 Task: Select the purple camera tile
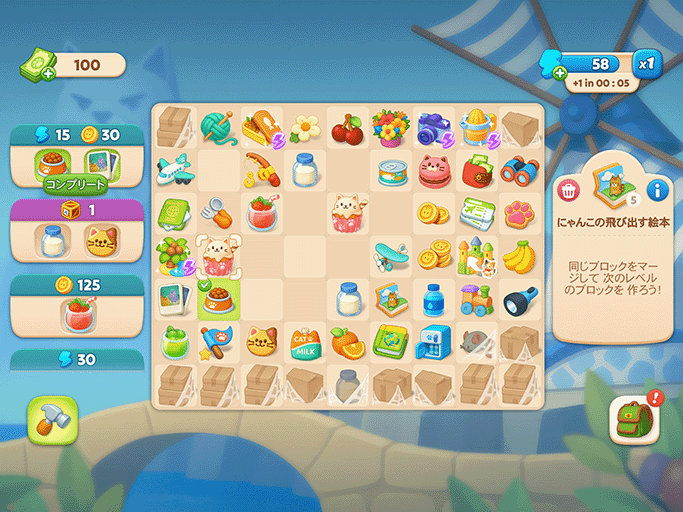[x=433, y=127]
